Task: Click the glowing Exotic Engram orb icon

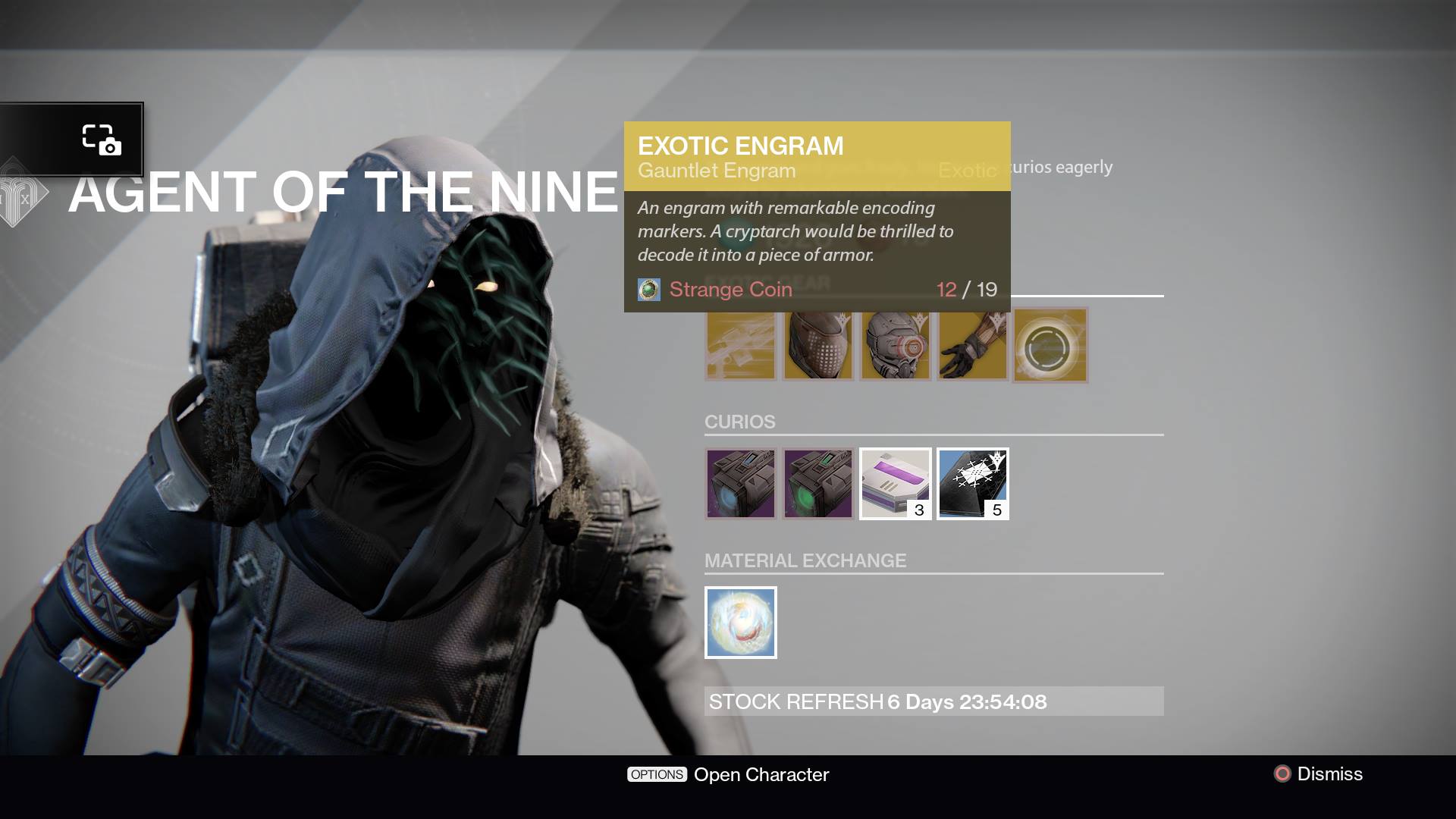Action: (x=1050, y=346)
